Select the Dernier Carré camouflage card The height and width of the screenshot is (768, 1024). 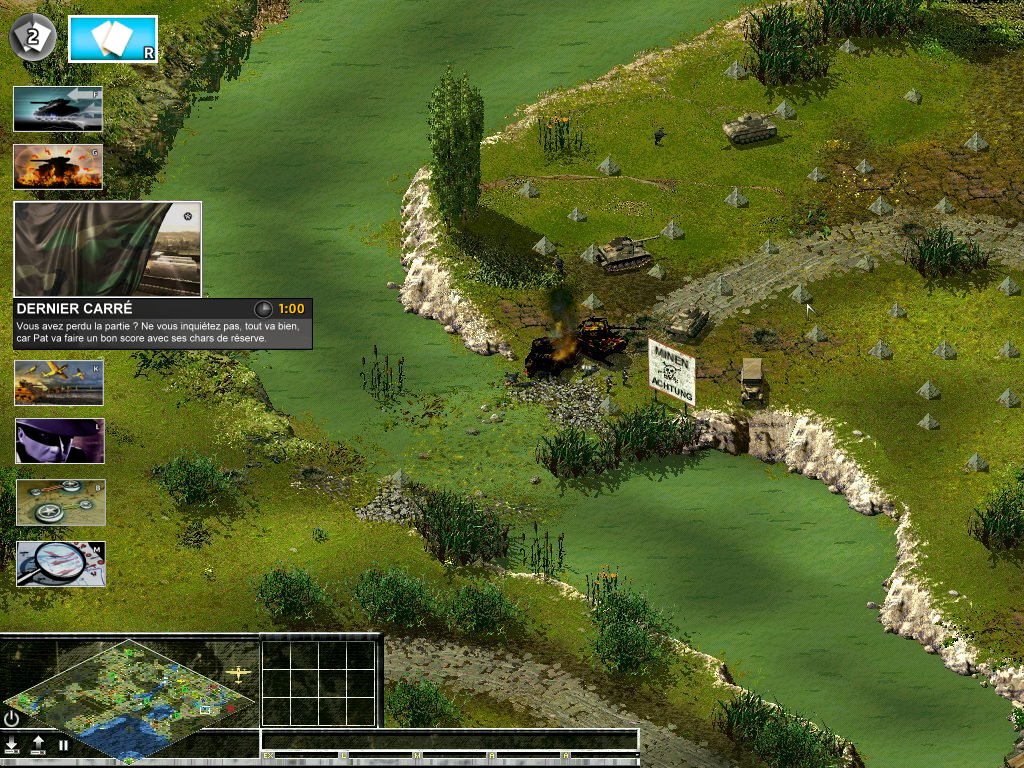[108, 249]
